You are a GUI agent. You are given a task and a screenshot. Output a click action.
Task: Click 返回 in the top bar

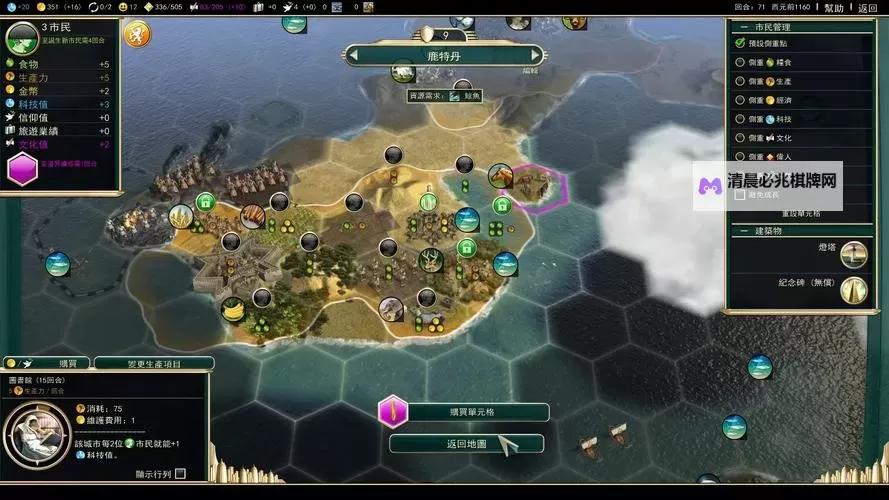tap(868, 8)
